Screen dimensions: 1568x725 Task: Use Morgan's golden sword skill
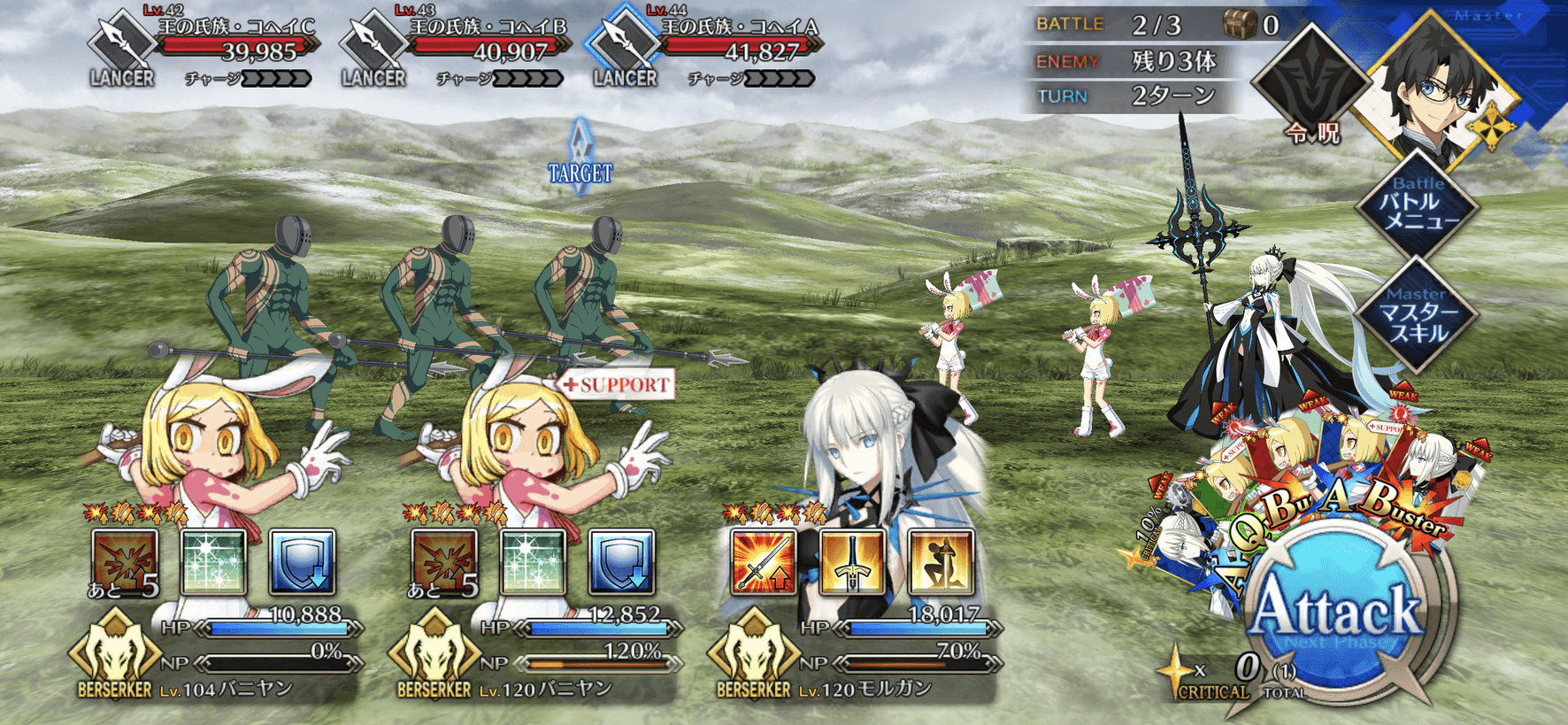[852, 561]
